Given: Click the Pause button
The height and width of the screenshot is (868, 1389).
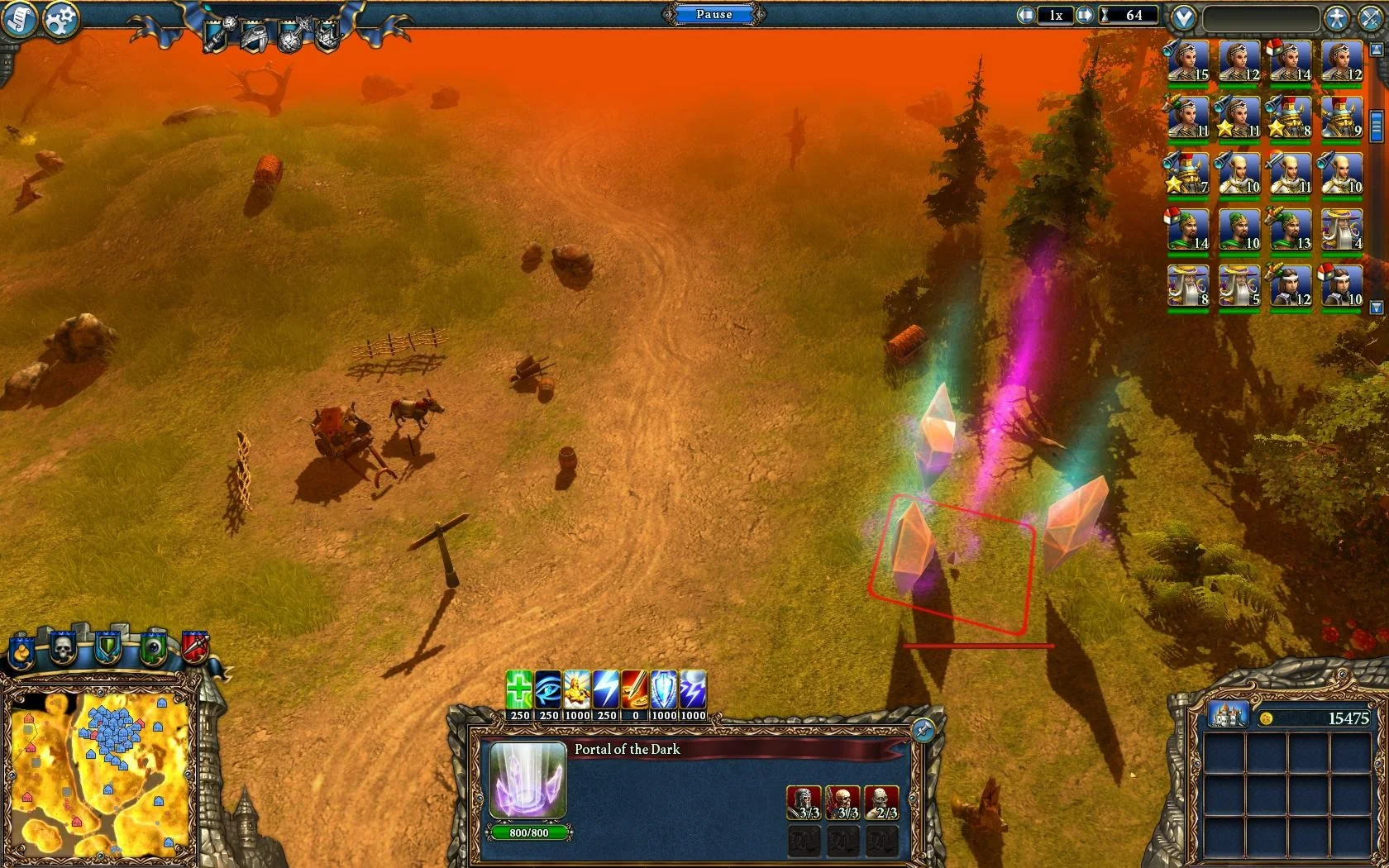Looking at the screenshot, I should pos(714,14).
